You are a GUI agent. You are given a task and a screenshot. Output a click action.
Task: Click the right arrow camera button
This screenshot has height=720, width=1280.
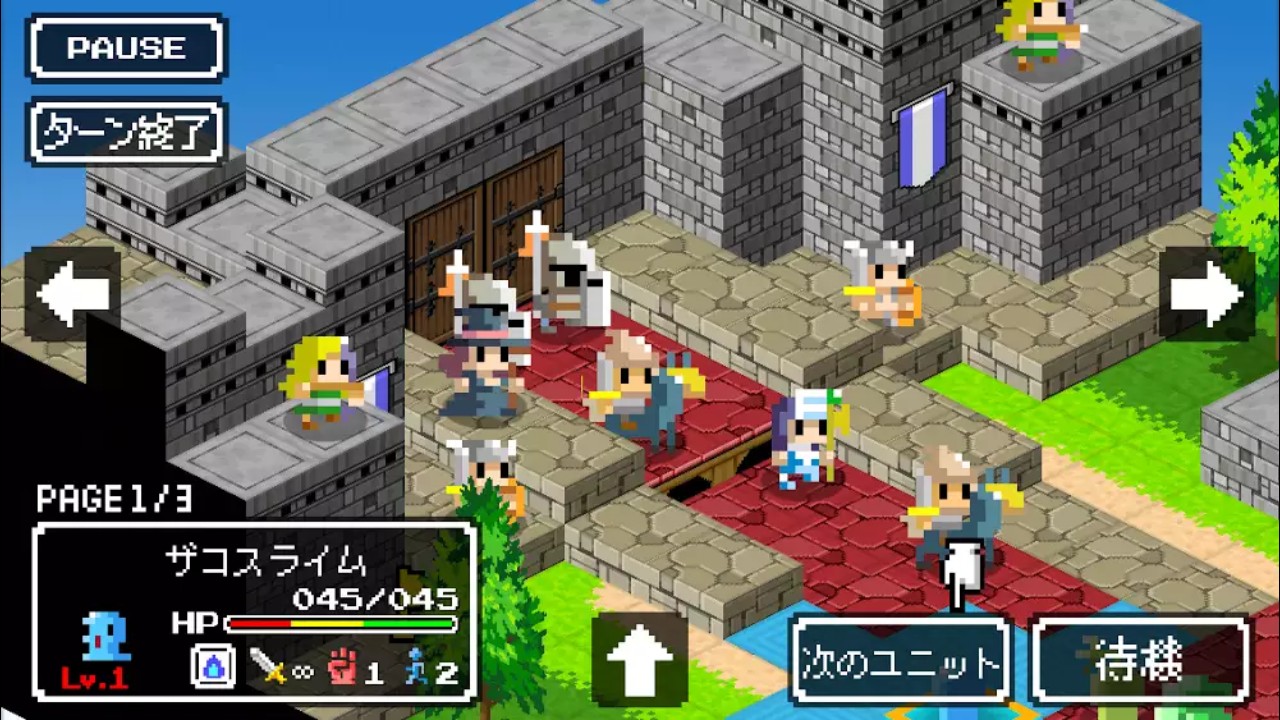[1207, 294]
